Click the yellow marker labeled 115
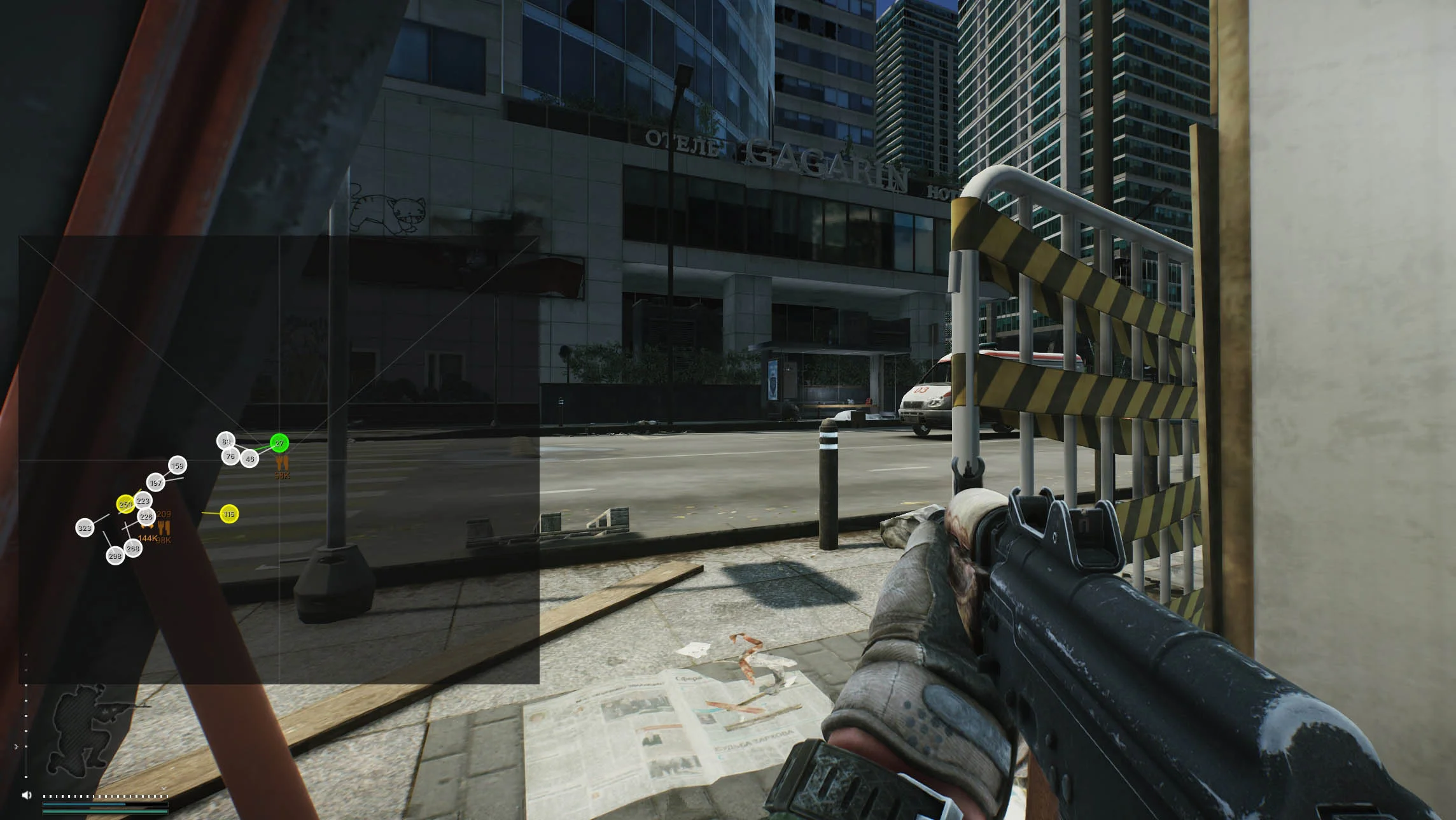The width and height of the screenshot is (1456, 820). tap(229, 514)
